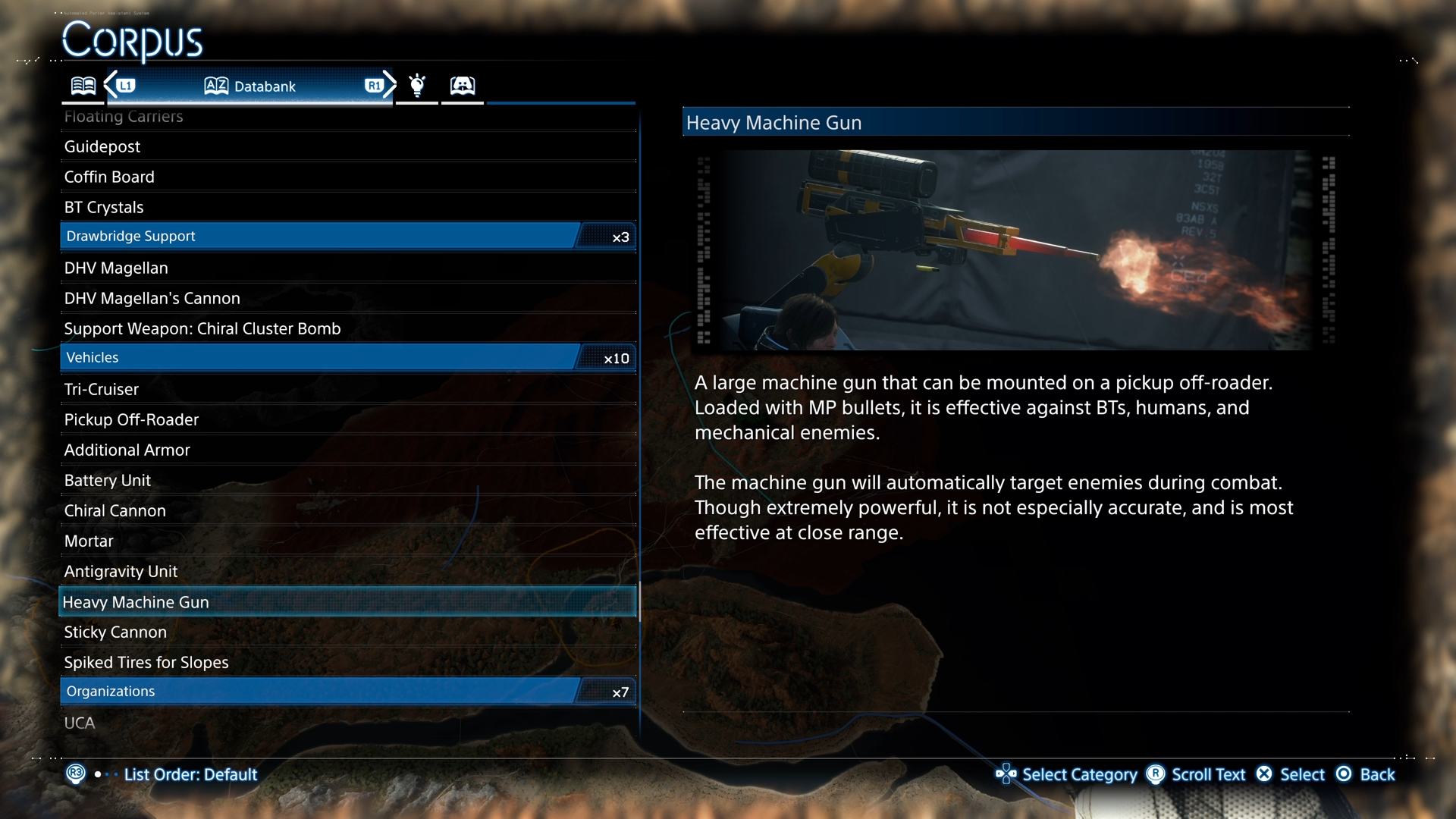Switch to the lightbulb tips tab

point(417,85)
